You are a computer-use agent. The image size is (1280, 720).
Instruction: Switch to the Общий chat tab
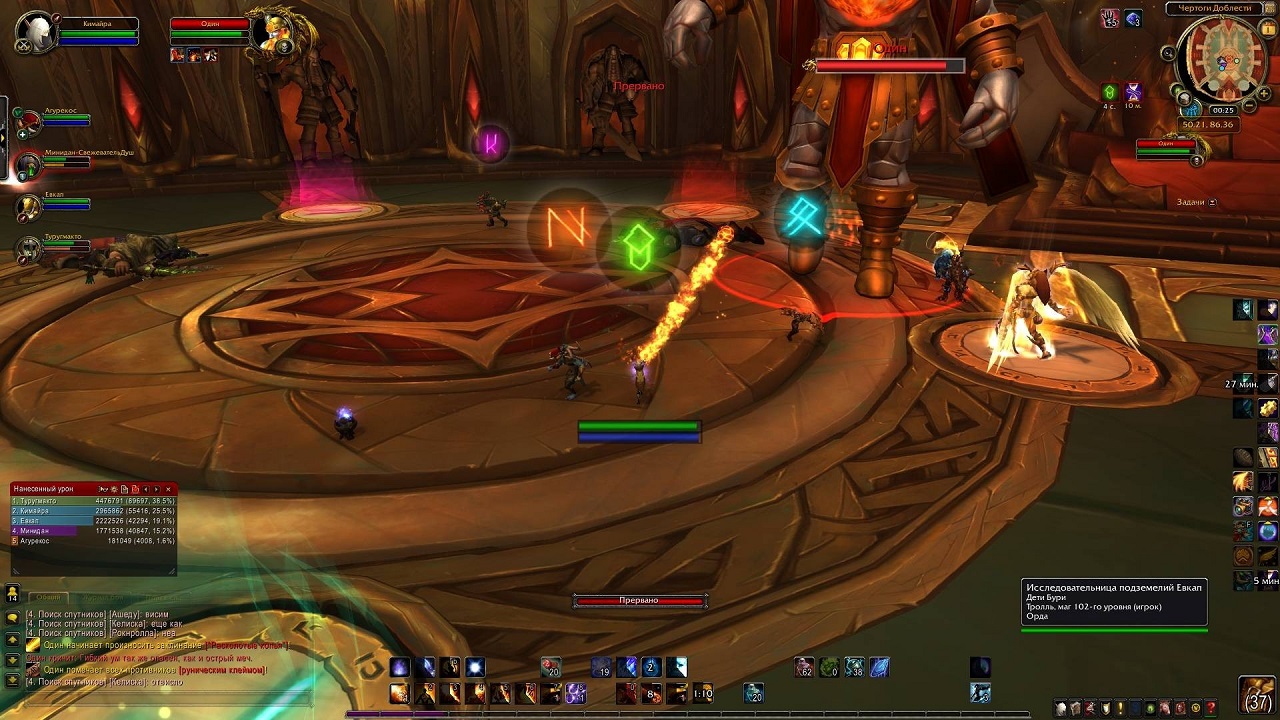[49, 597]
